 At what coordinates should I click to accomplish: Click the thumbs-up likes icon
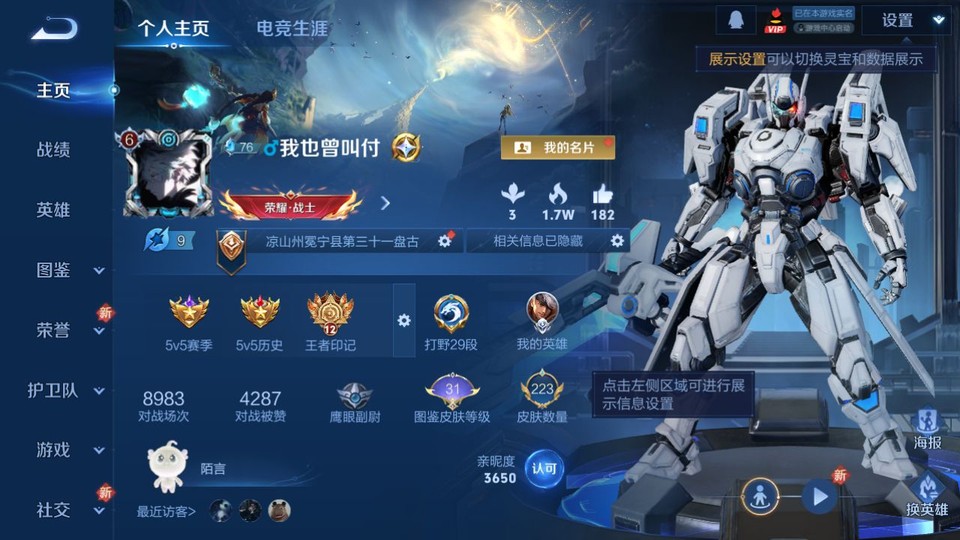602,194
